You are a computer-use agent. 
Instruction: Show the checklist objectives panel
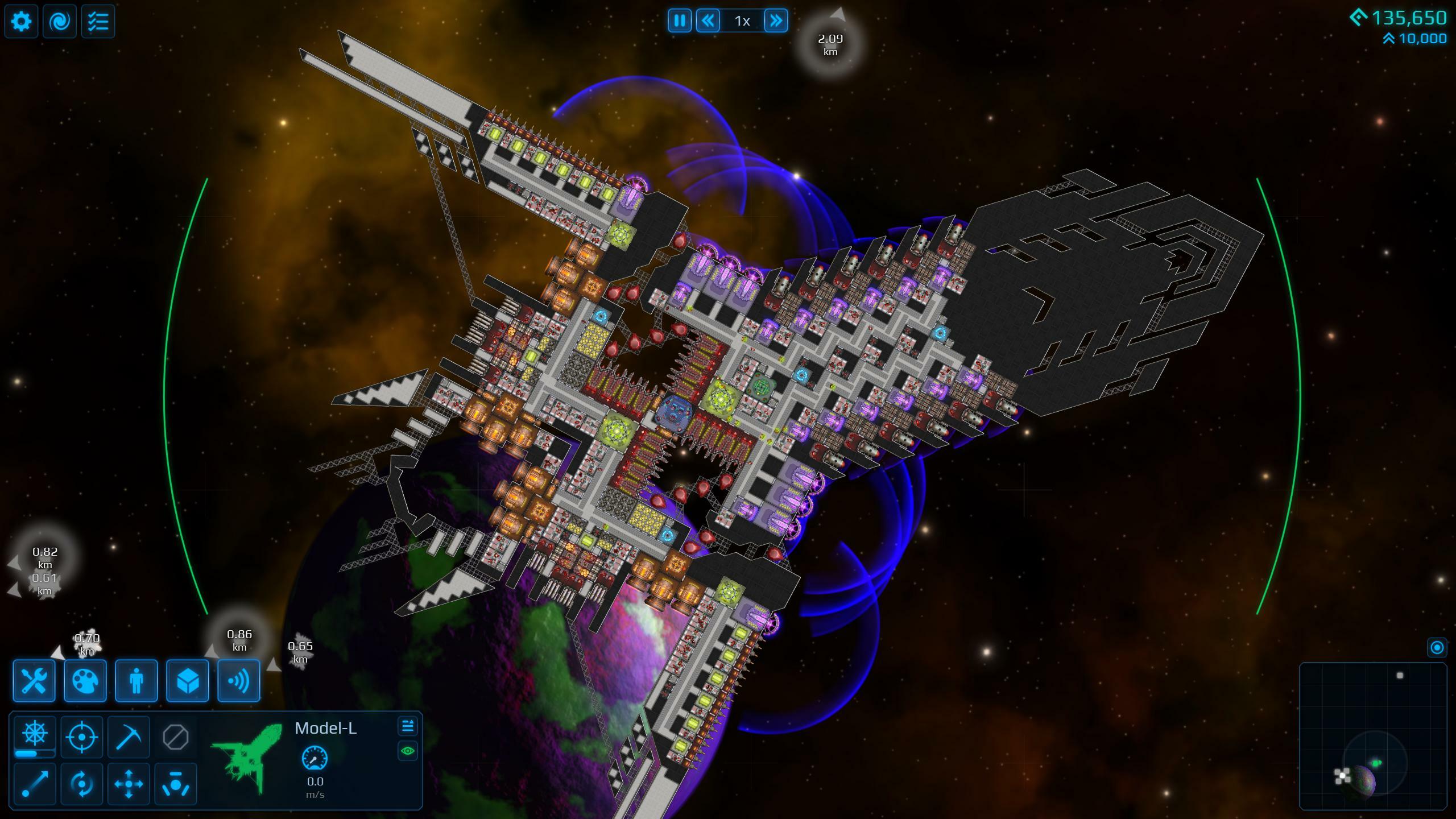(98, 22)
